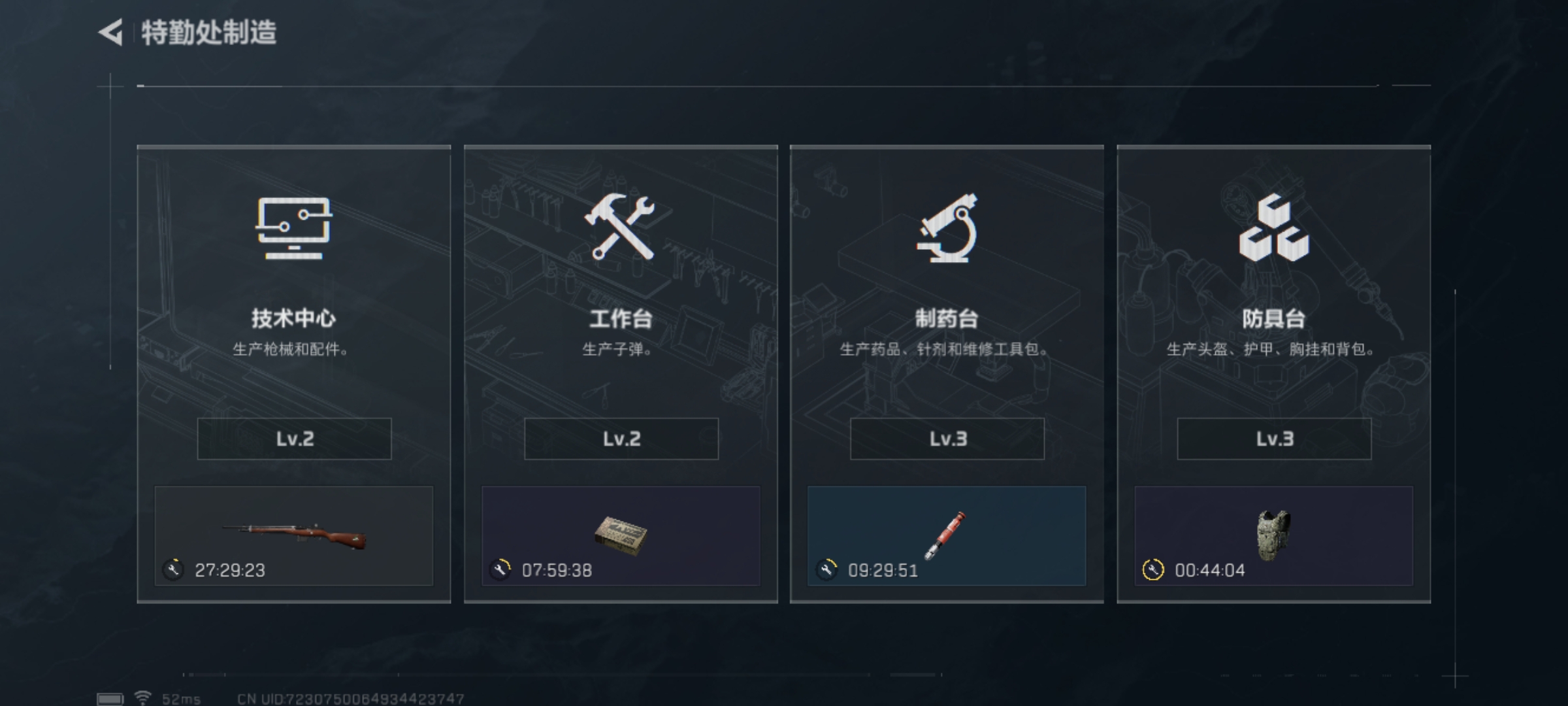Click the Lv.2 badge on 技术中心
Image resolution: width=1568 pixels, height=706 pixels.
tap(293, 439)
